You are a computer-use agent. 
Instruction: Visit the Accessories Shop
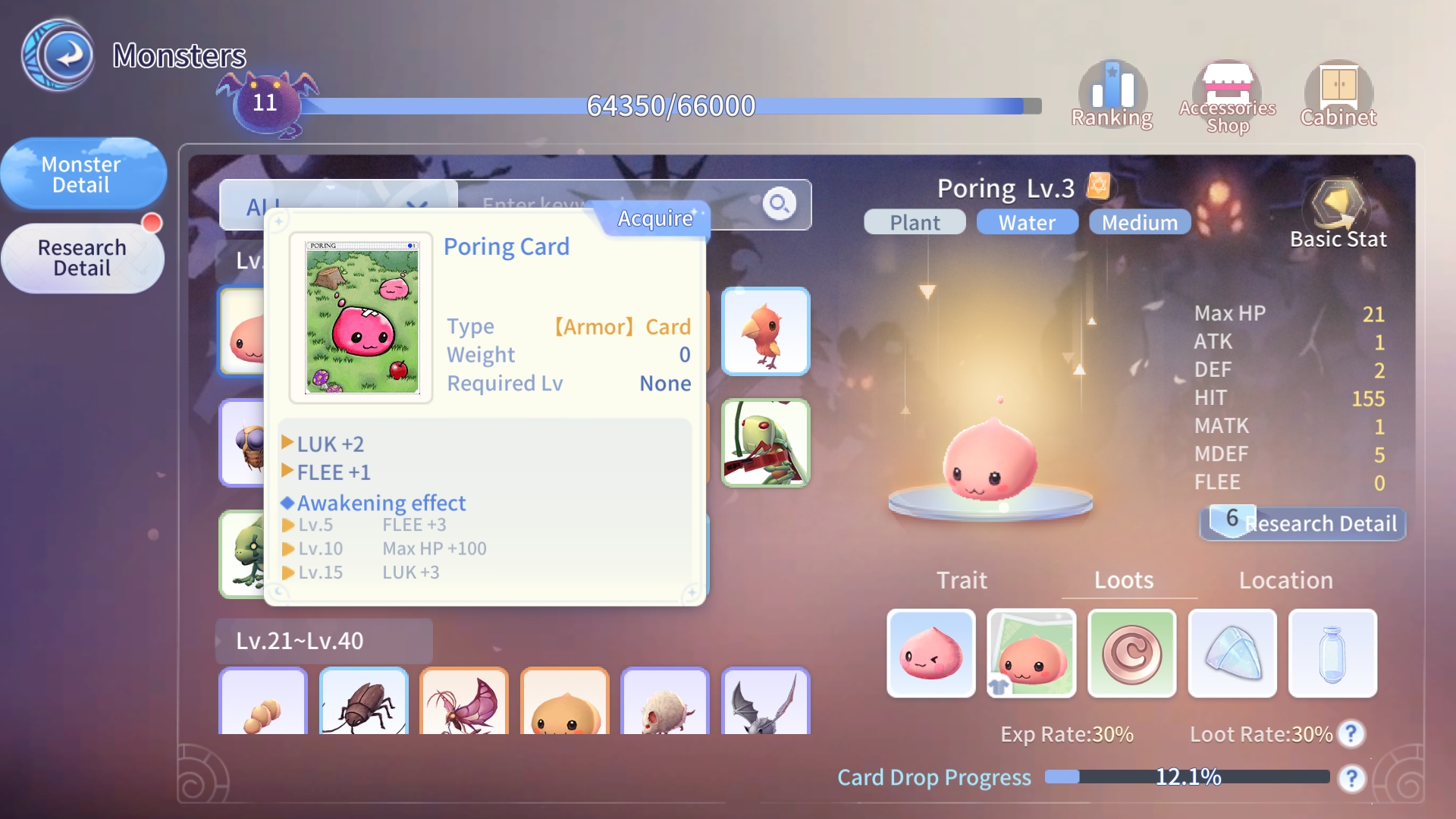[1227, 96]
